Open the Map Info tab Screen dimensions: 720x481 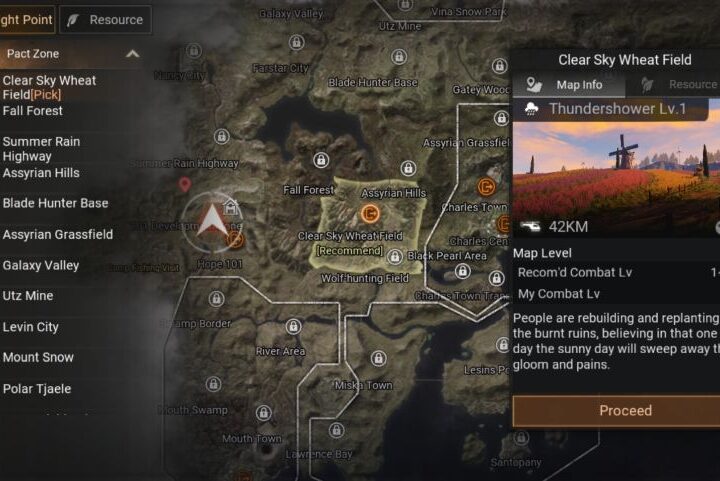coord(568,85)
